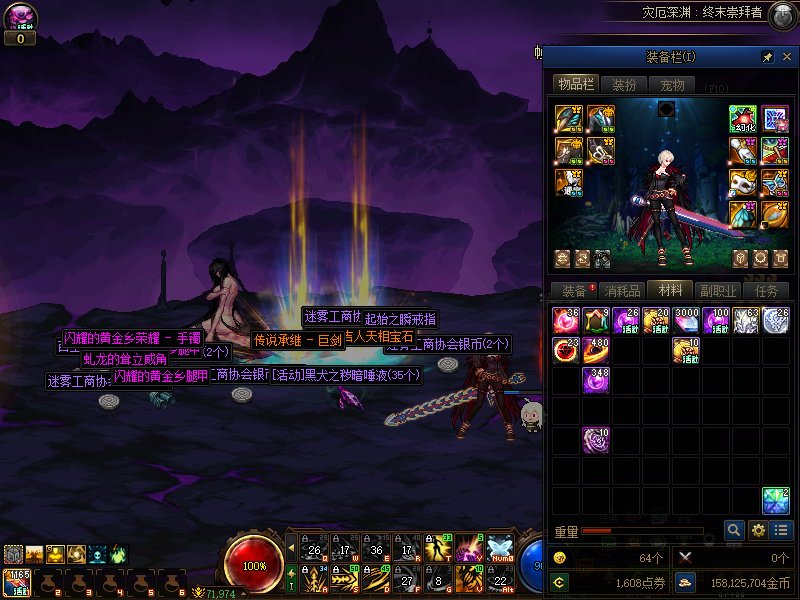
Task: Show the 副职业 sub-profession category
Action: (x=717, y=290)
